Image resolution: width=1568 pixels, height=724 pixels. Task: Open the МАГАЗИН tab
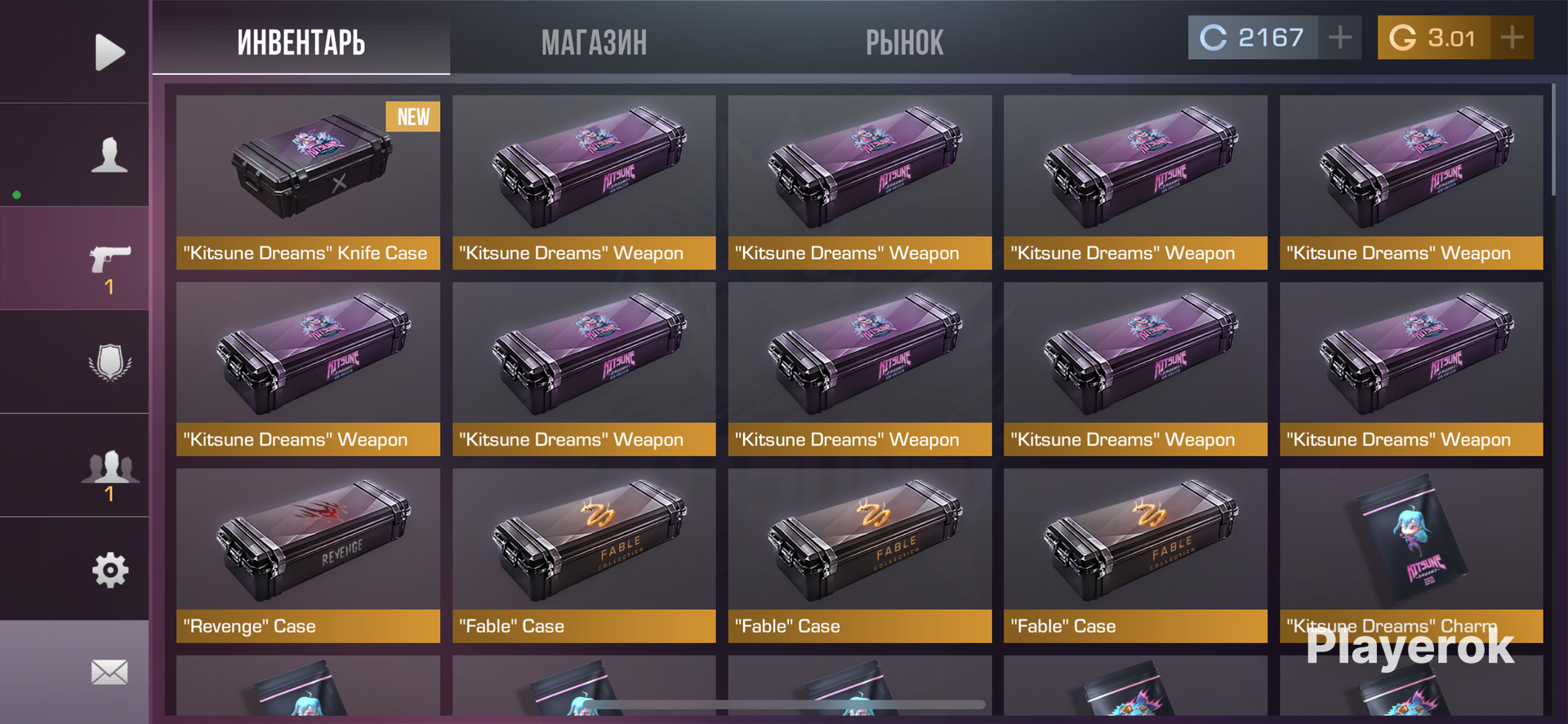(x=594, y=42)
